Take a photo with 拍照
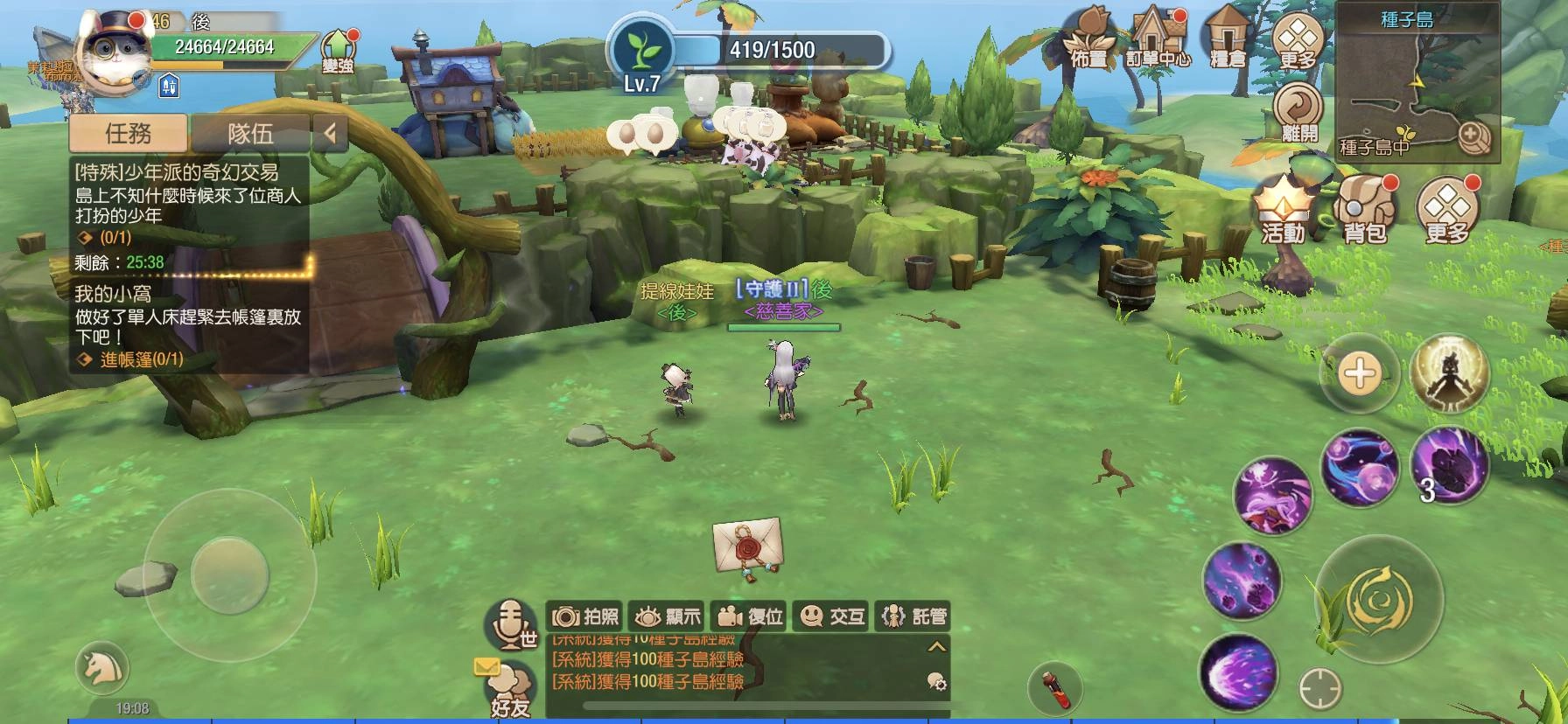Viewport: 1568px width, 724px height. [585, 616]
